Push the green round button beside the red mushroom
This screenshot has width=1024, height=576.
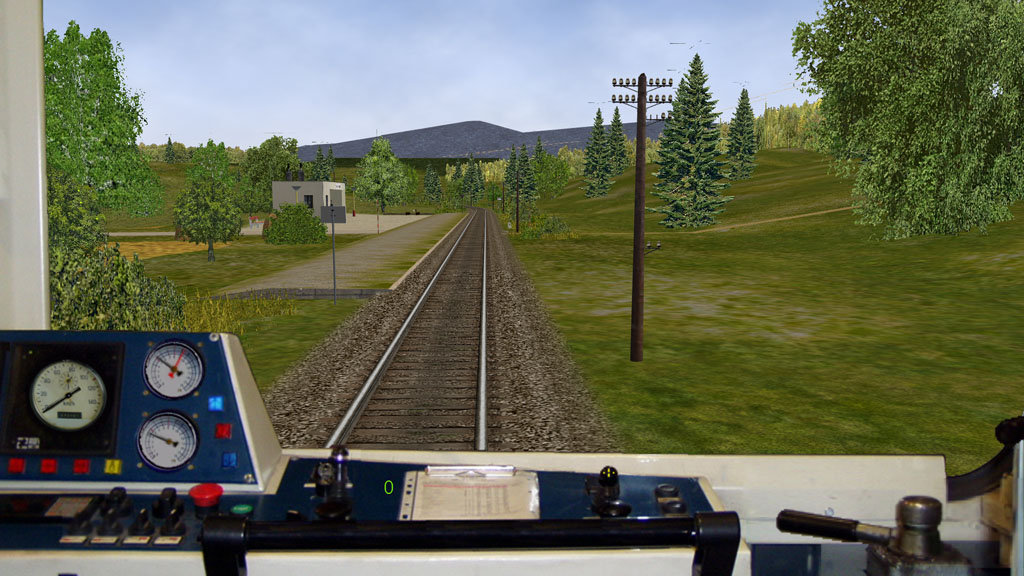click(241, 509)
